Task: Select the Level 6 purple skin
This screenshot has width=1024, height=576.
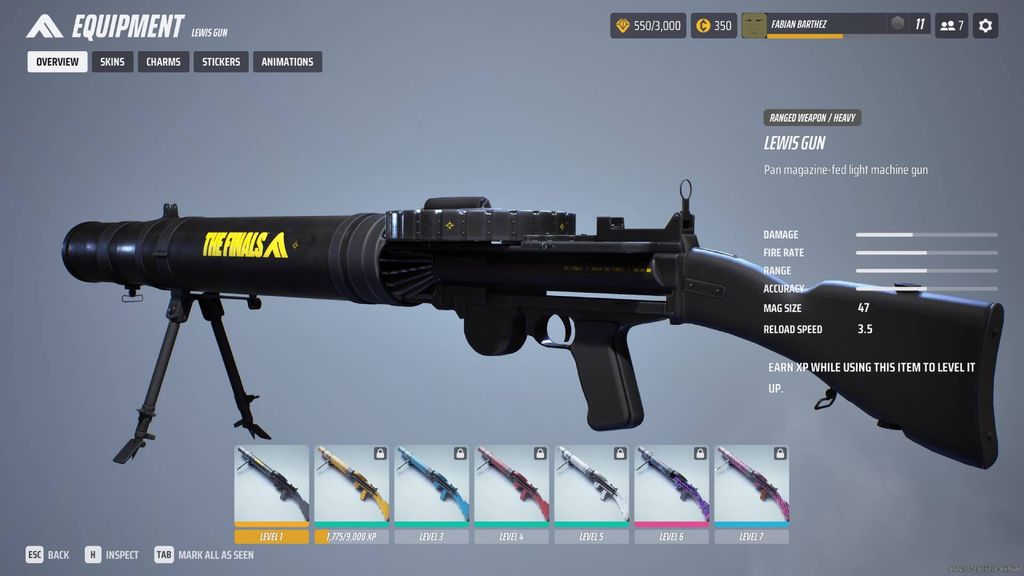Action: (671, 487)
